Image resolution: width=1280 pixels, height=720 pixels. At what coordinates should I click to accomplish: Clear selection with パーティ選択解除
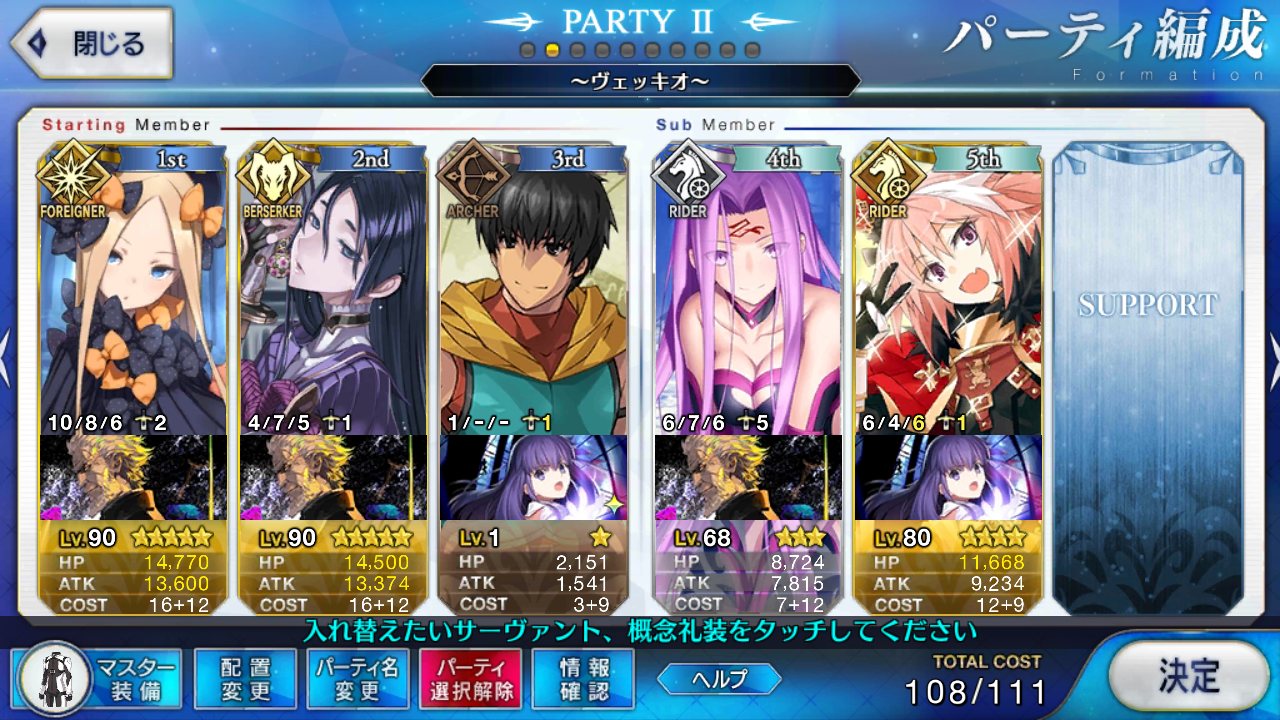(470, 679)
